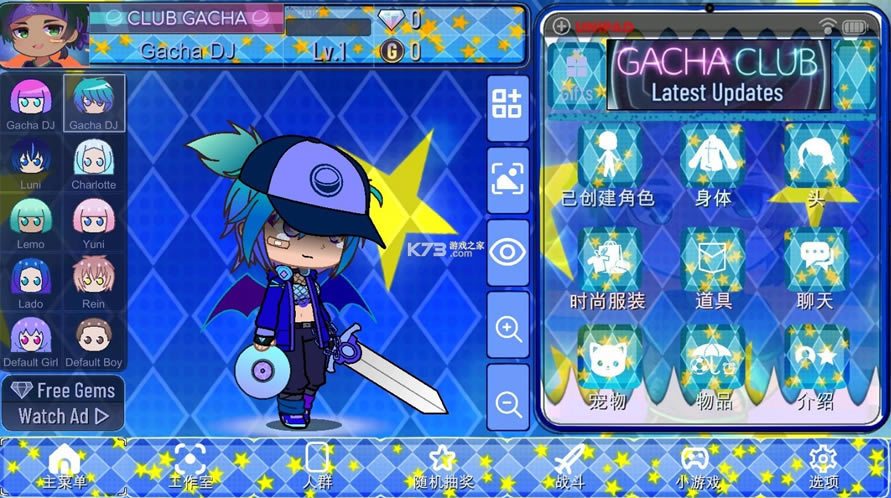Open the 身体 body customization menu
Image resolution: width=891 pixels, height=498 pixels.
coord(713,165)
